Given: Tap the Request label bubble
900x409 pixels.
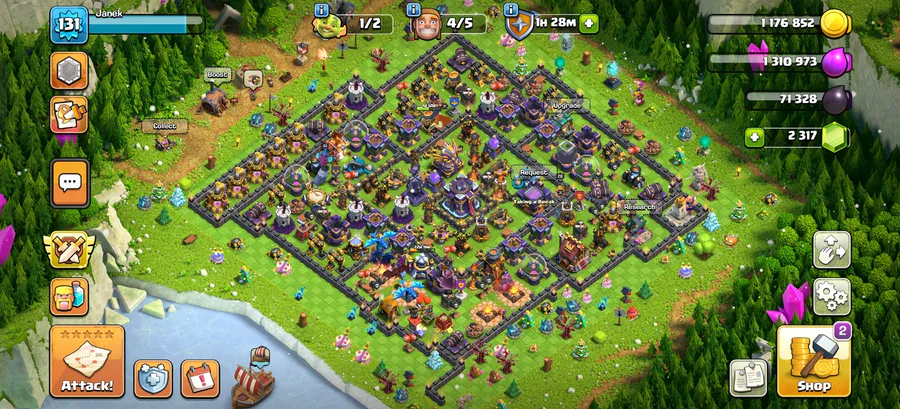Looking at the screenshot, I should point(533,172).
